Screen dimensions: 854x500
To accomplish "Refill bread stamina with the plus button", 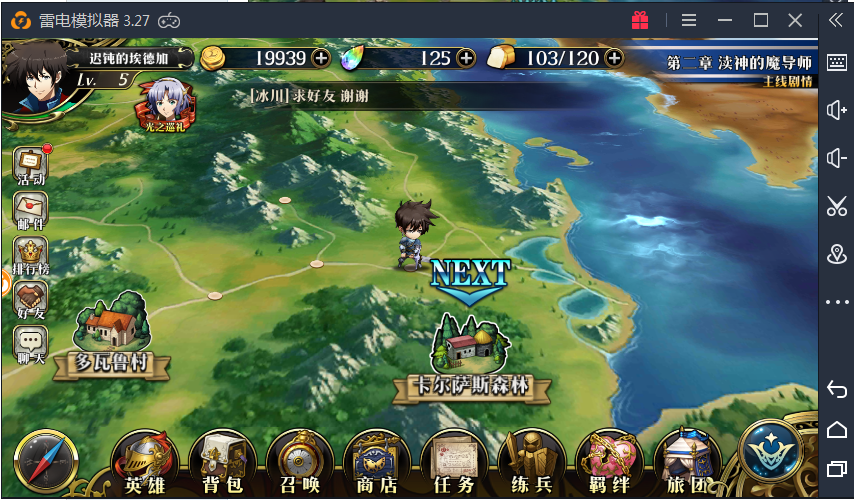I will (x=613, y=58).
